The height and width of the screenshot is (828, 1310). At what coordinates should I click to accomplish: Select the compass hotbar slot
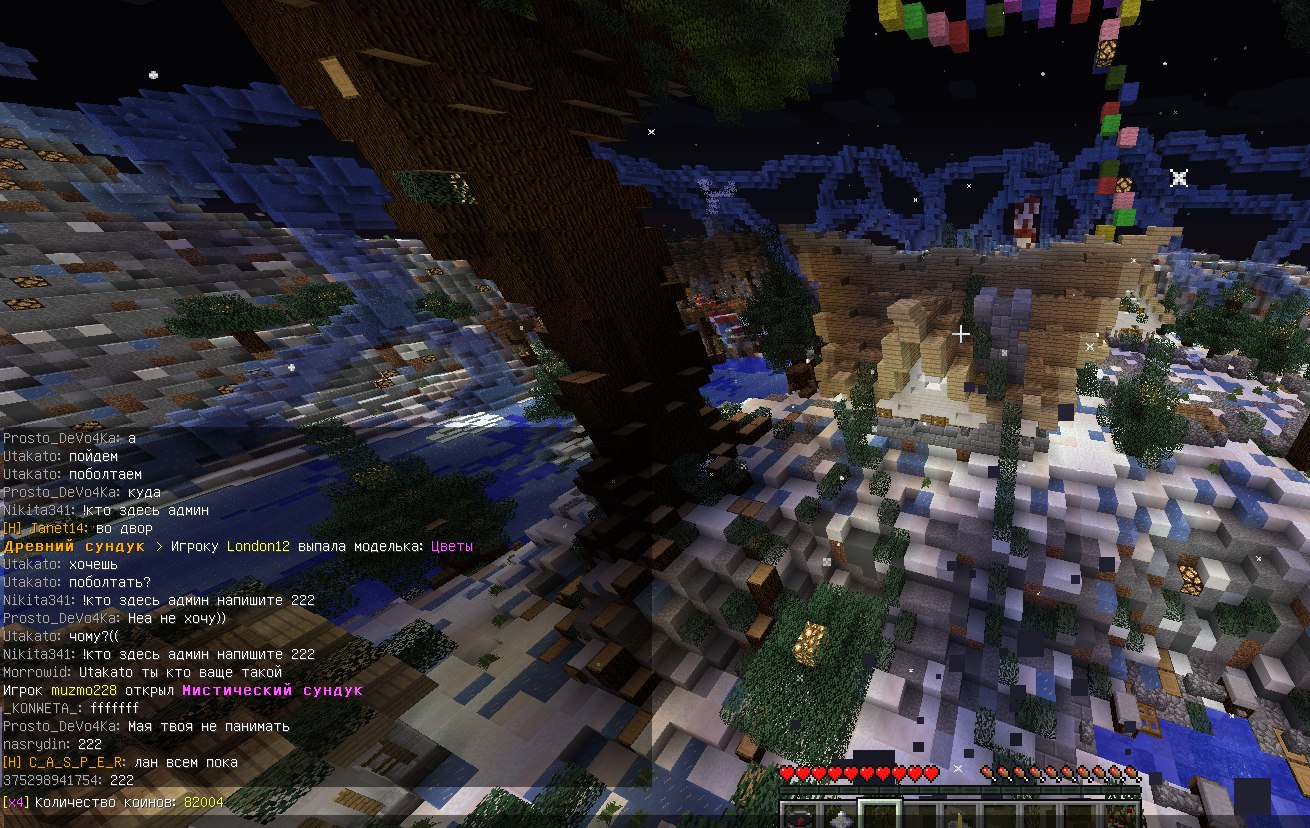pyautogui.click(x=800, y=816)
